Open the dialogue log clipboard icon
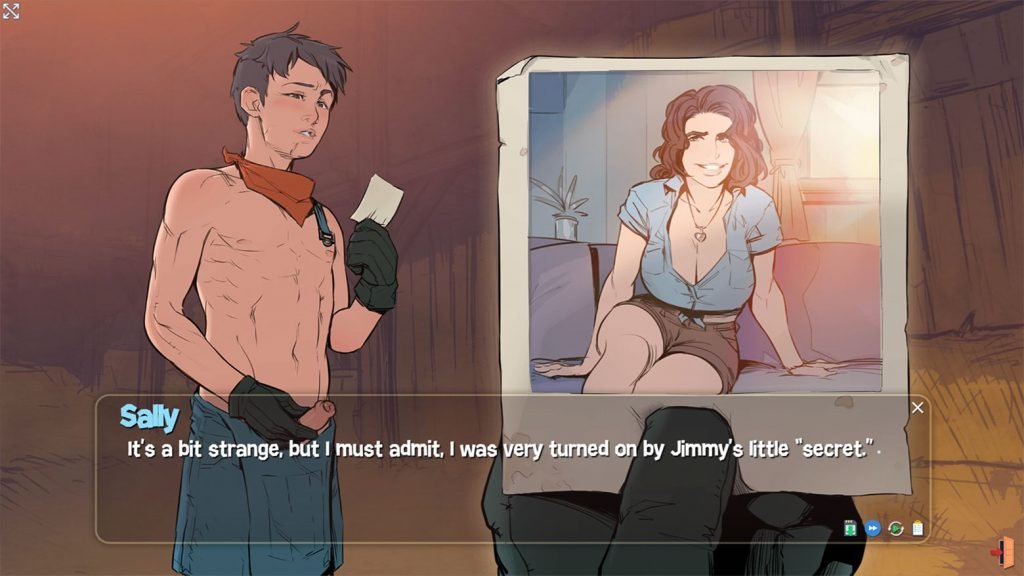This screenshot has height=576, width=1024. [x=917, y=528]
